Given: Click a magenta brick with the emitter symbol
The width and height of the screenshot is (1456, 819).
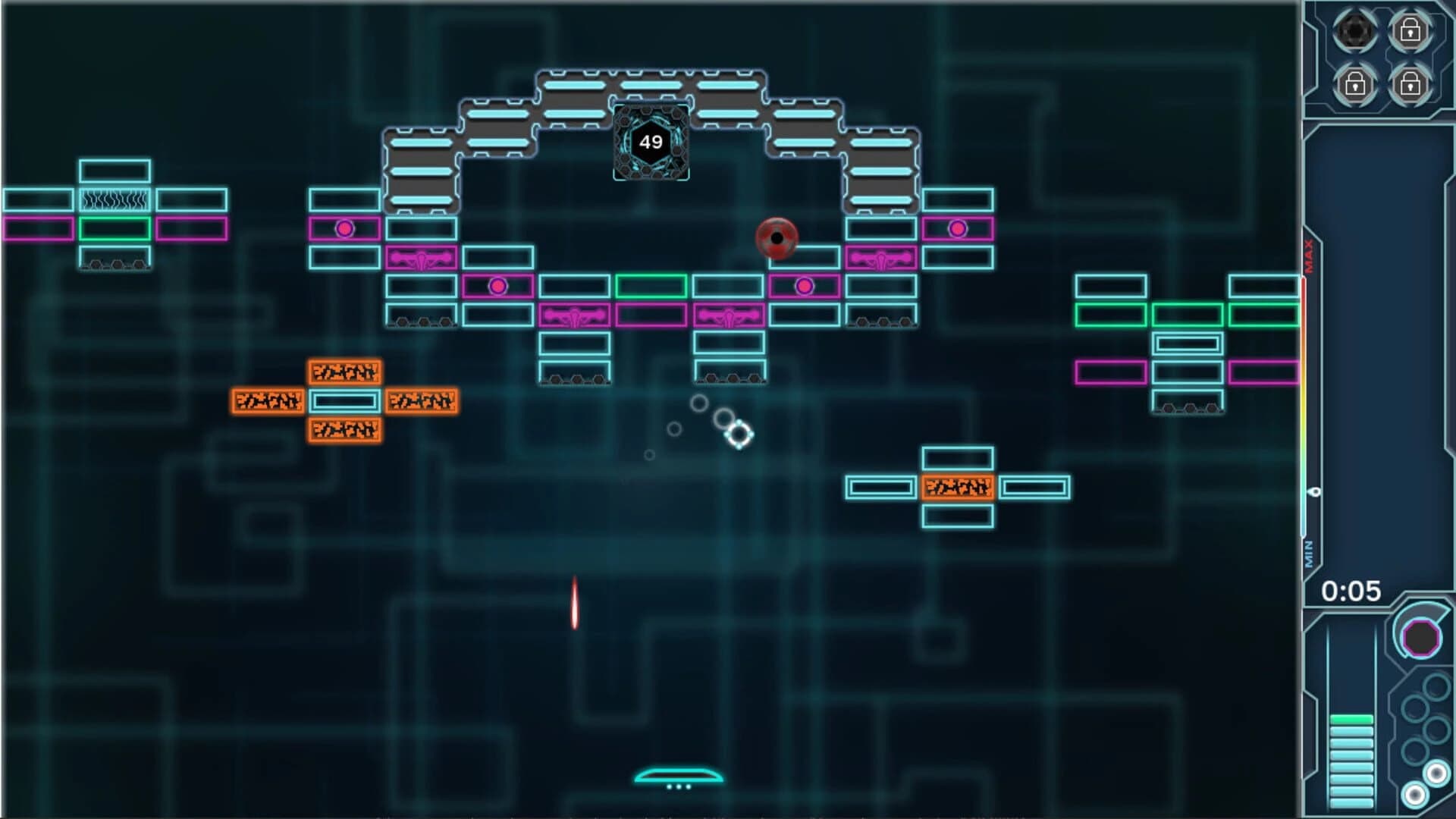Looking at the screenshot, I should (x=576, y=313).
